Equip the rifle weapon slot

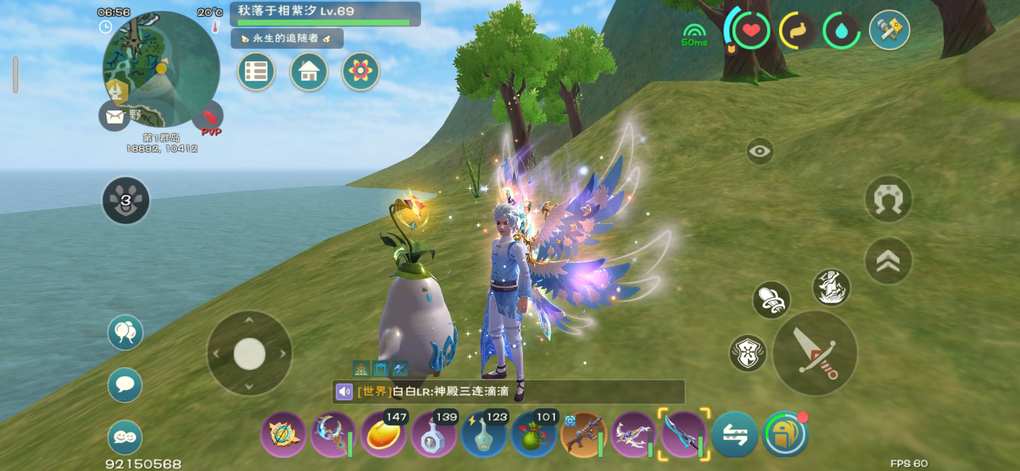(x=584, y=435)
